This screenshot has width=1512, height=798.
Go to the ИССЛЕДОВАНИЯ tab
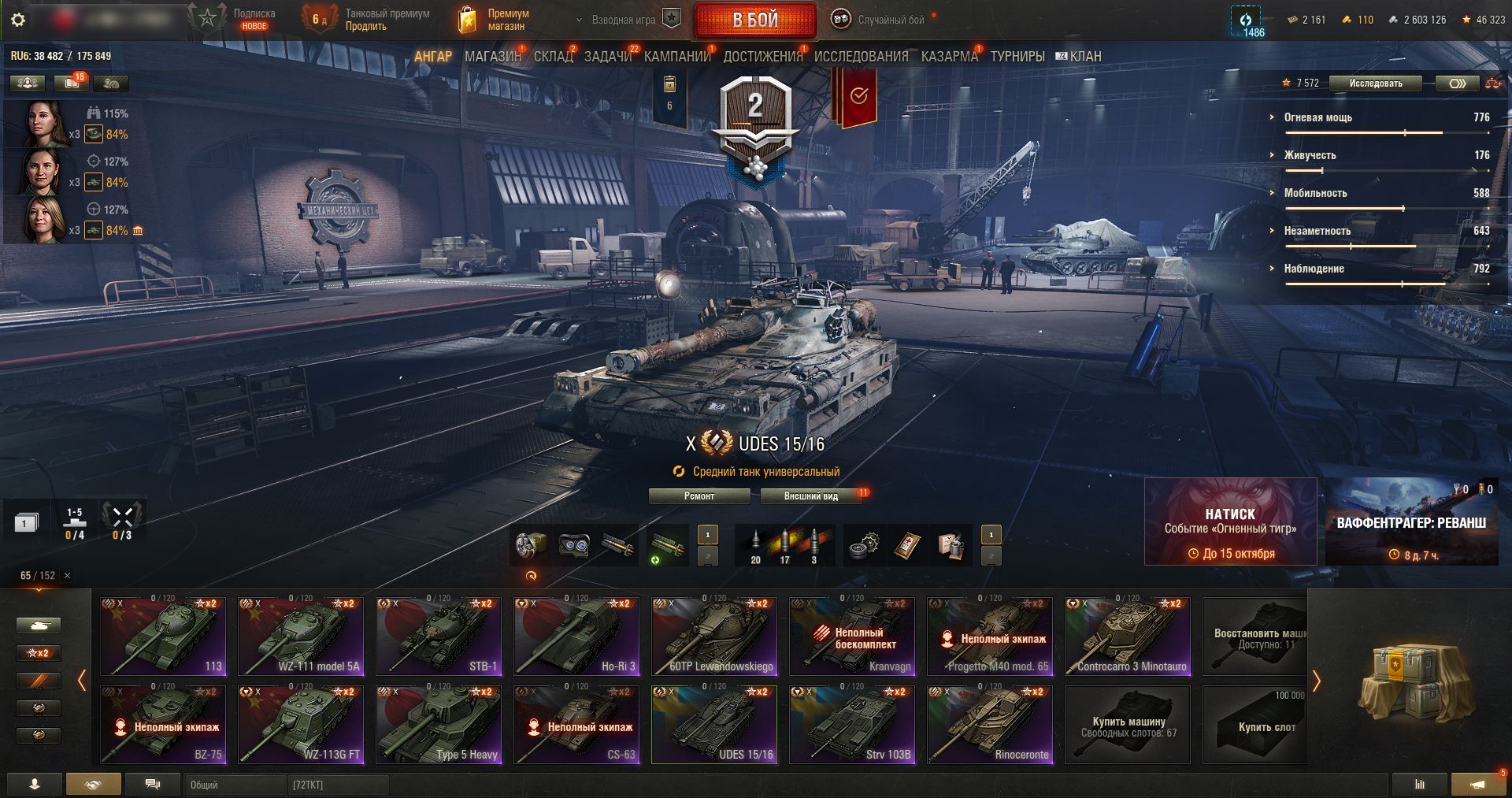[861, 57]
